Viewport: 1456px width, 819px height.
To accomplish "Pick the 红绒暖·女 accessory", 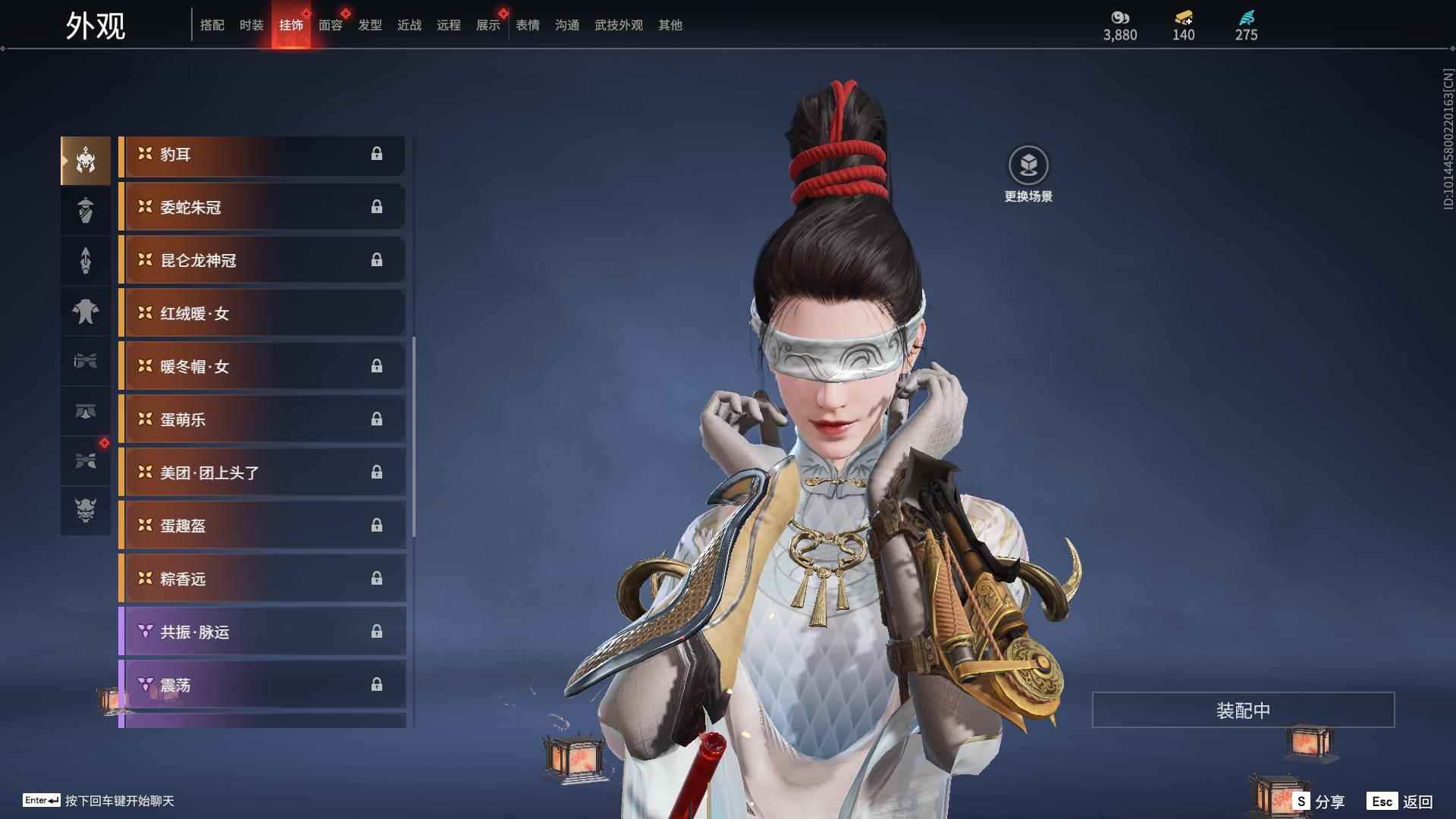I will [x=262, y=314].
